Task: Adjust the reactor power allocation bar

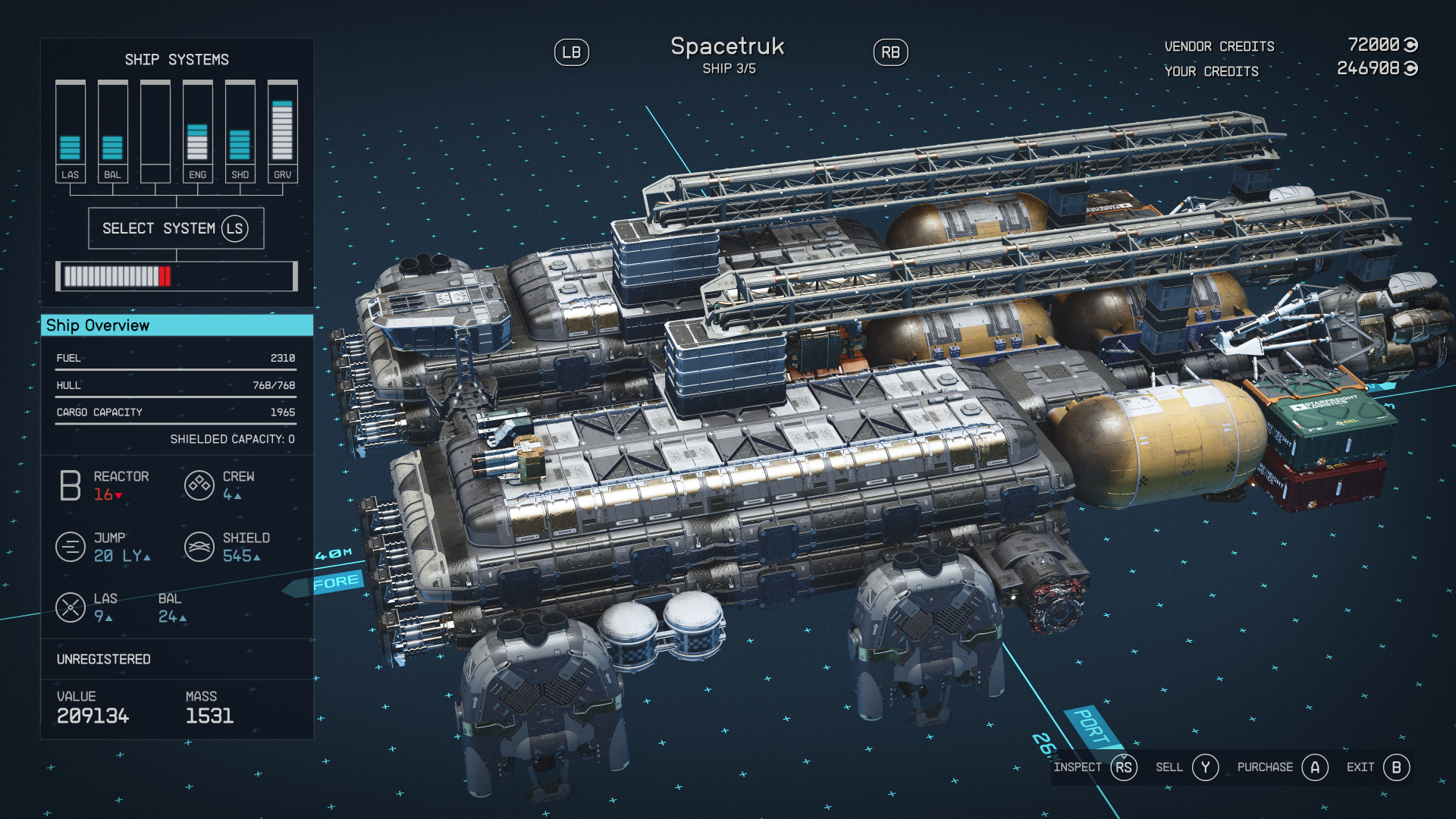Action: 176,275
